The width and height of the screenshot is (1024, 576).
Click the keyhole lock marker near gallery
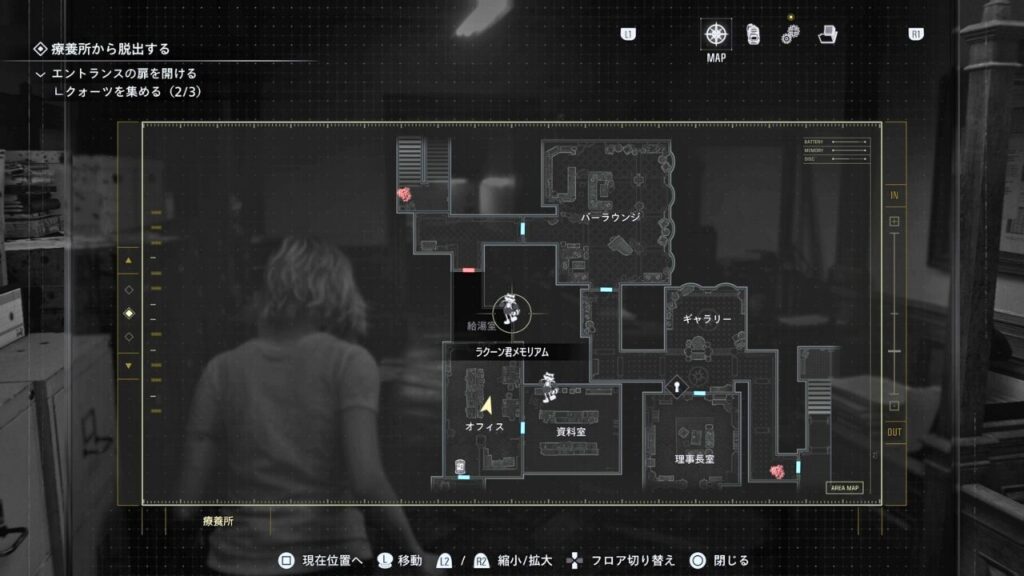pos(677,386)
